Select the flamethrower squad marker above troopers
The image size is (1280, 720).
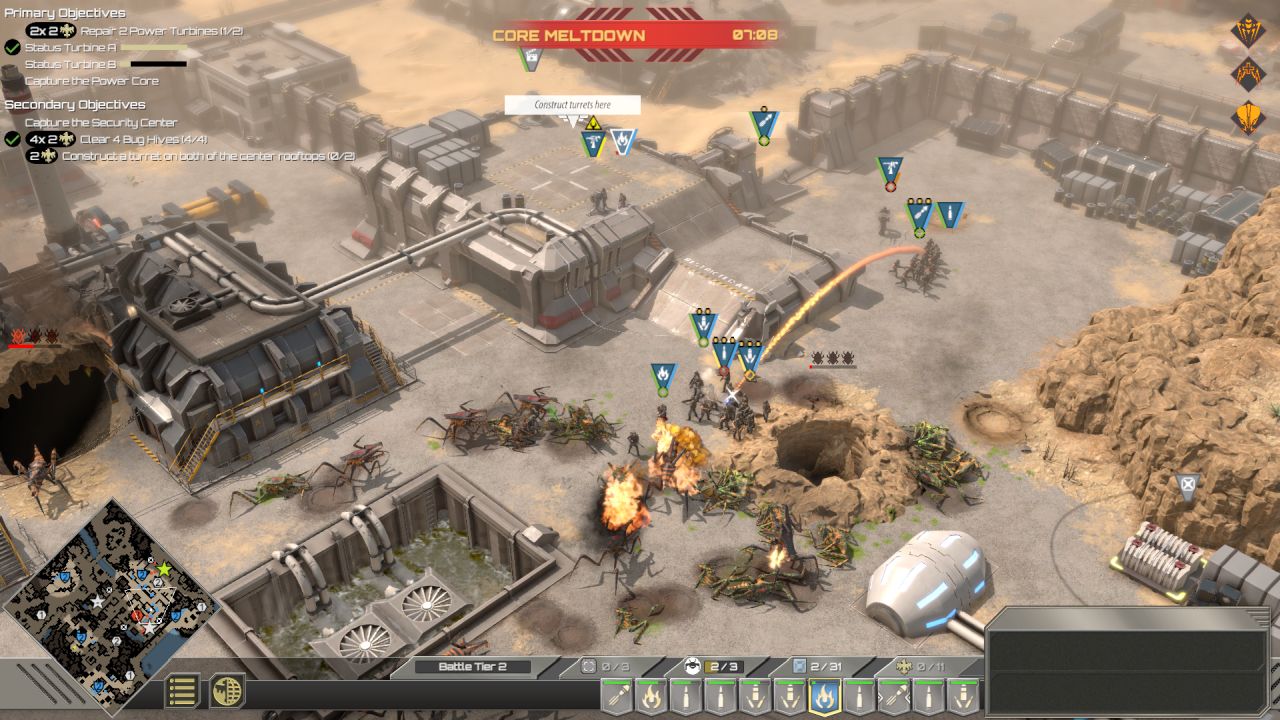662,376
